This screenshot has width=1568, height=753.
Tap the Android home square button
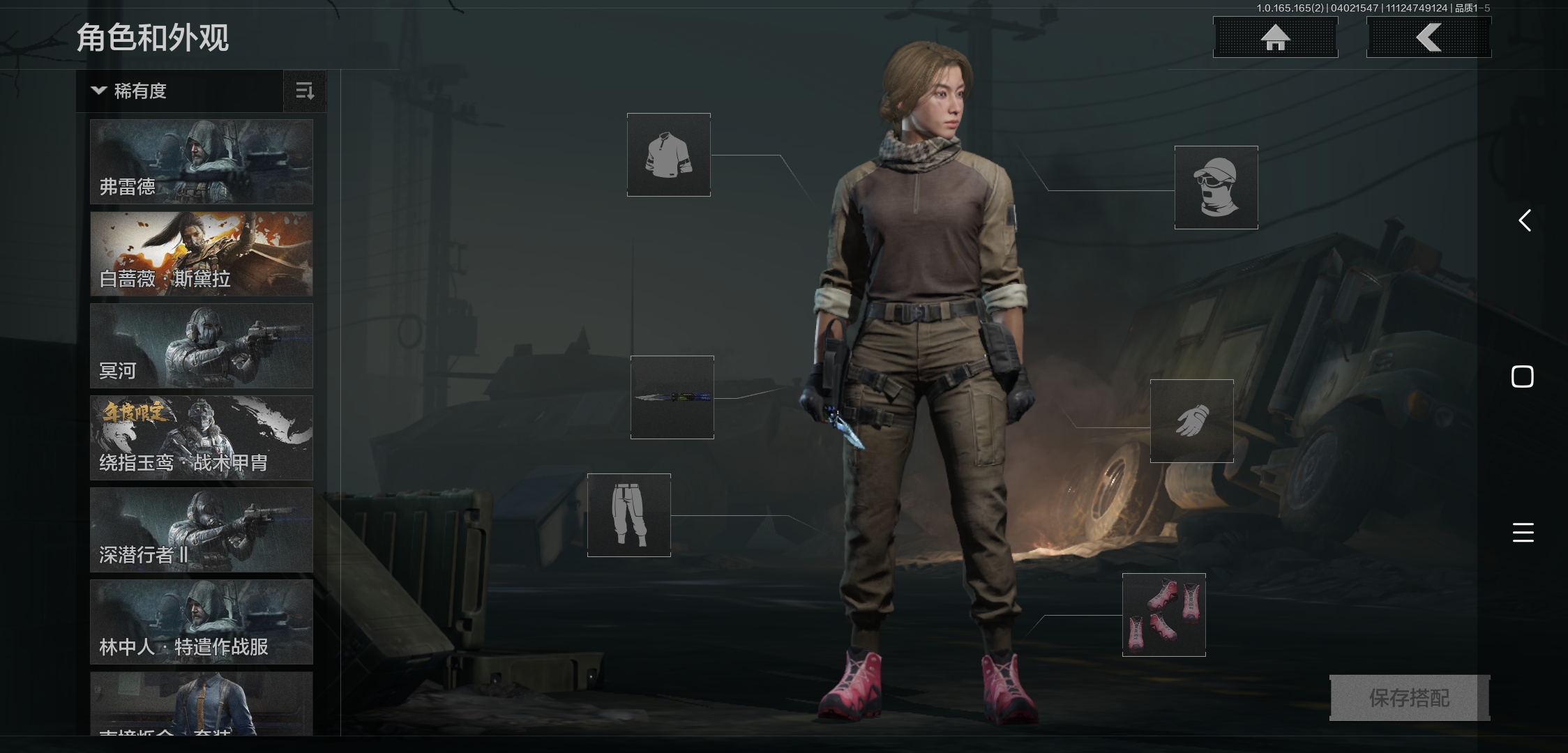coord(1523,376)
